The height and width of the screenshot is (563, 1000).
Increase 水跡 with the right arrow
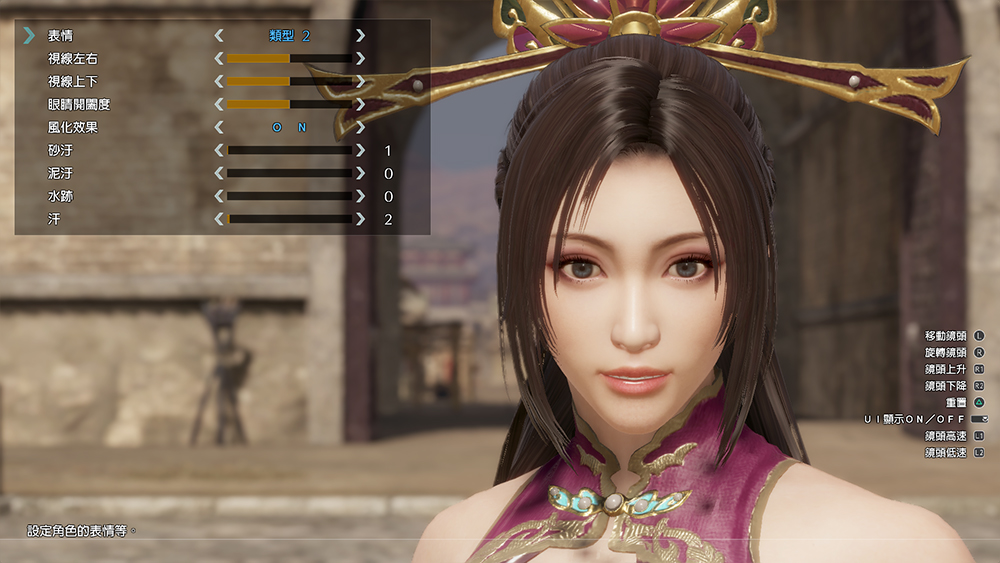360,197
